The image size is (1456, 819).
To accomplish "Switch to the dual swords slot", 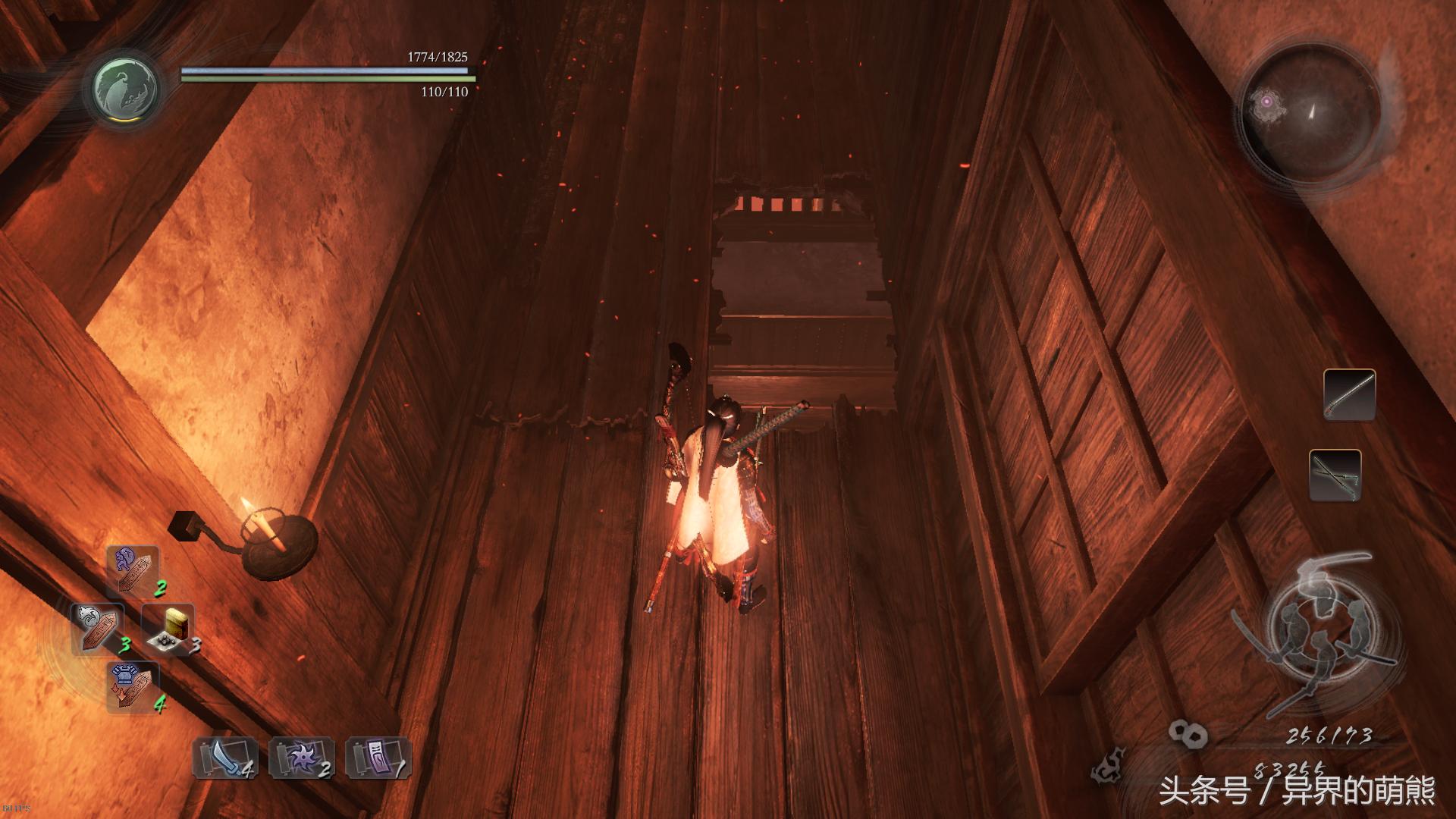I will click(1335, 475).
